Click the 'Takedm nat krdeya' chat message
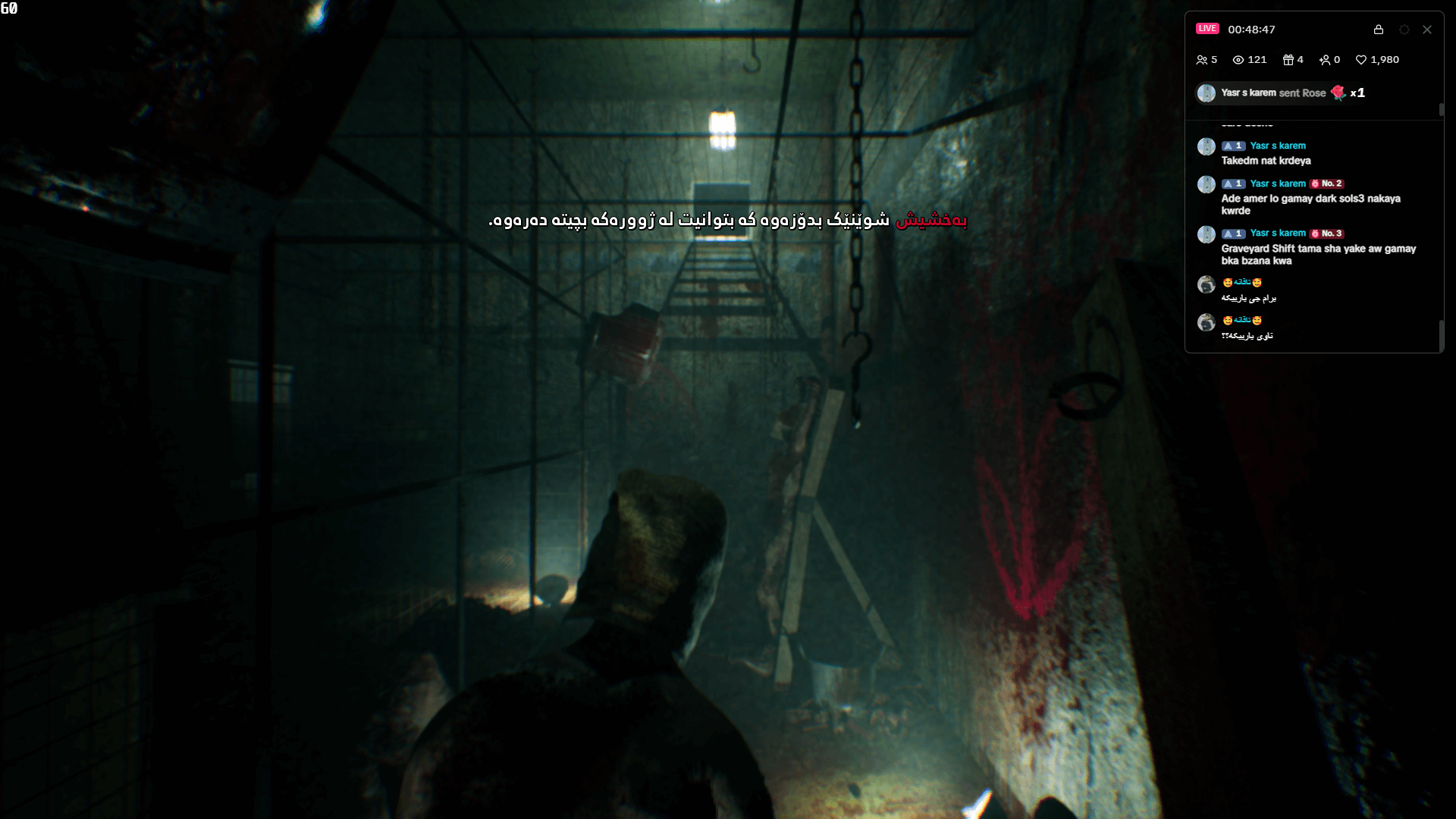Image resolution: width=1456 pixels, height=819 pixels. (x=1266, y=161)
